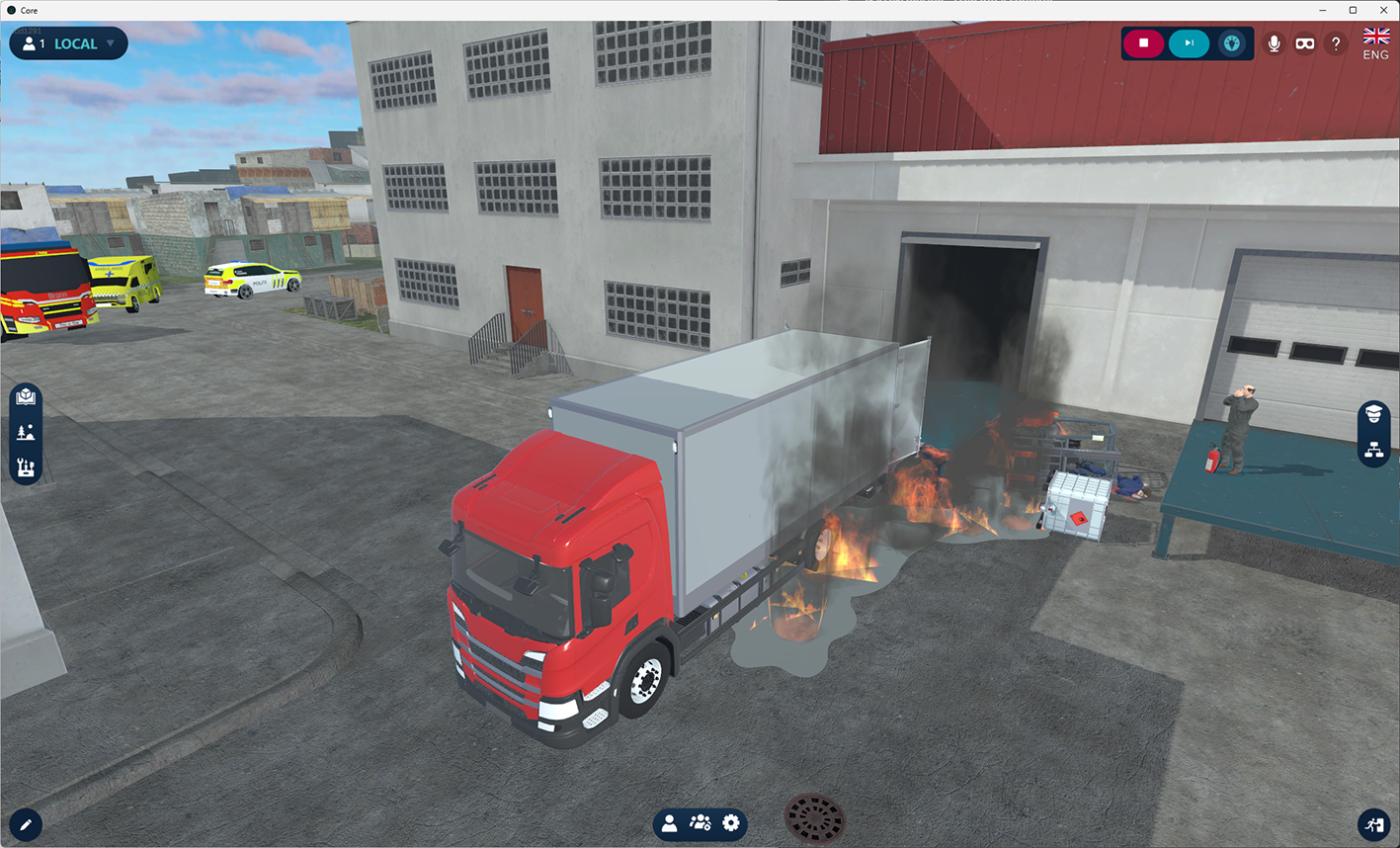
Task: Click the teal play/step forward button
Action: (1189, 43)
